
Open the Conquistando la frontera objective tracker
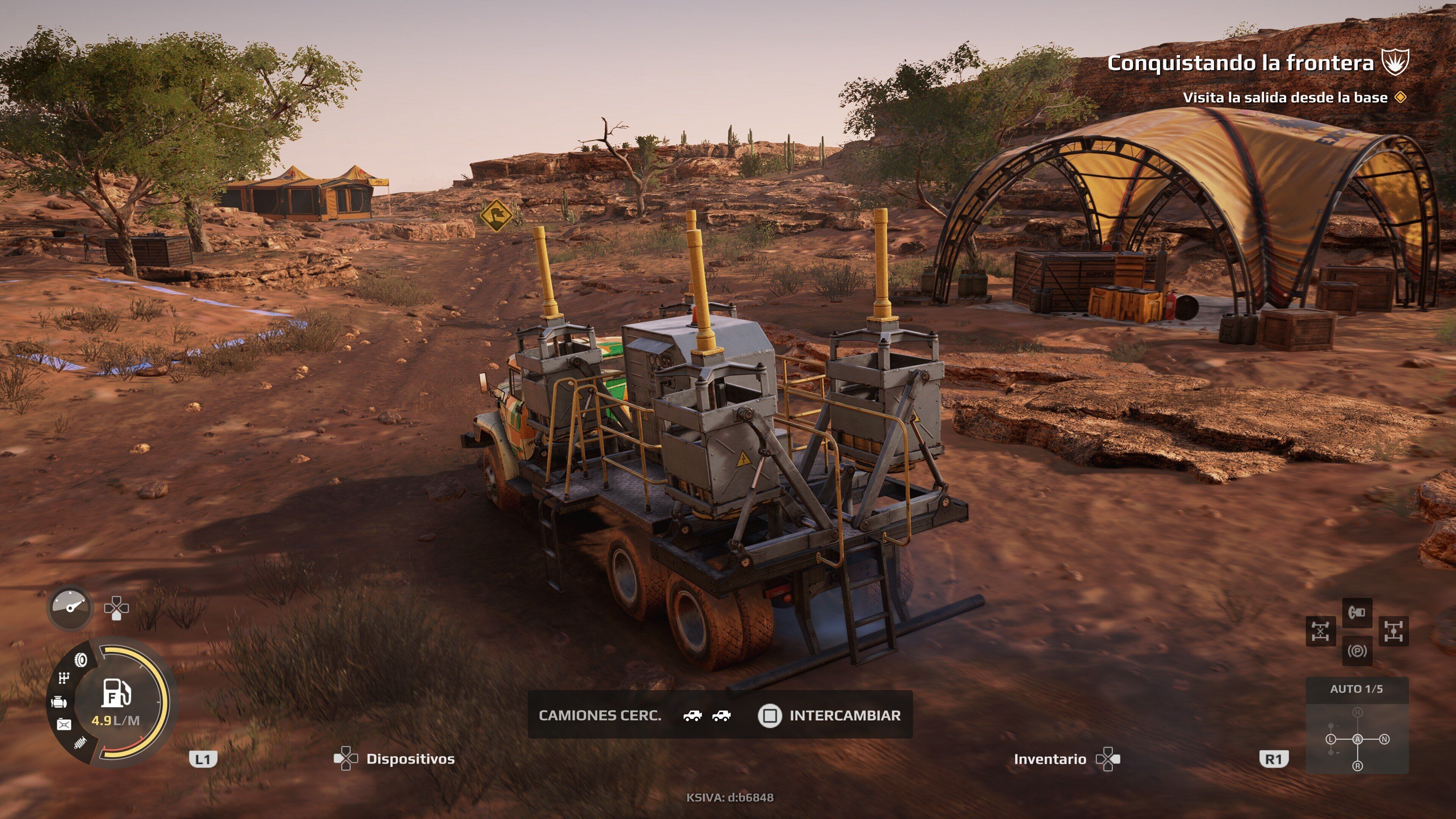click(x=1240, y=63)
